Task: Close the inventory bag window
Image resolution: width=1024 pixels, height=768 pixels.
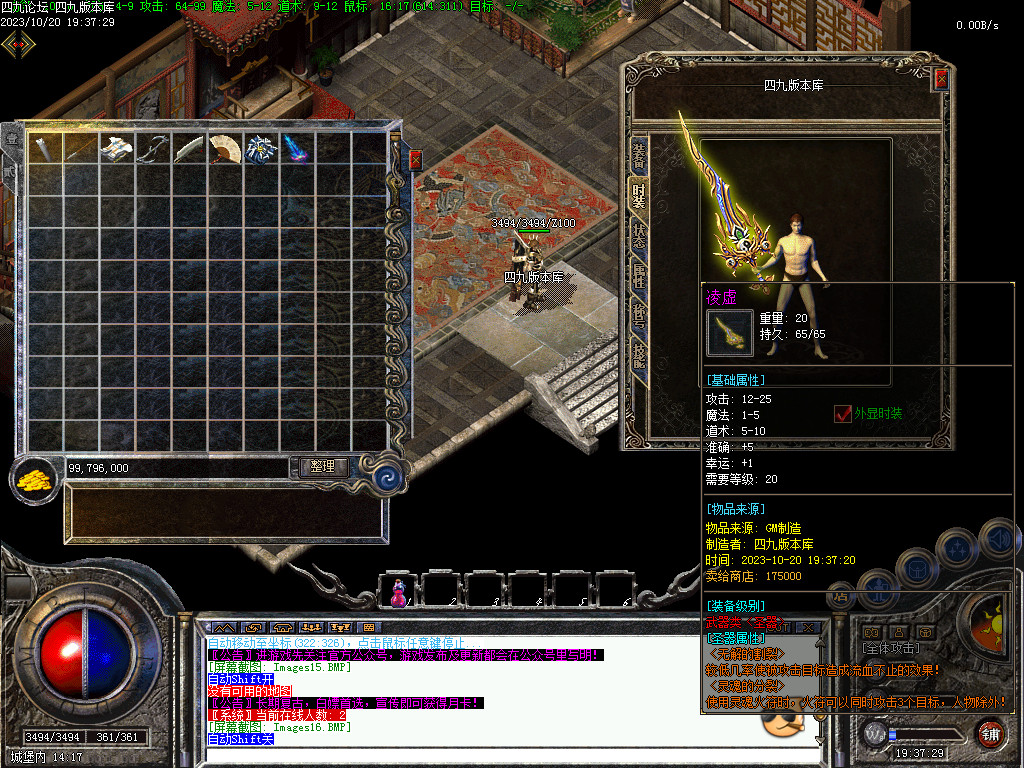Action: pyautogui.click(x=416, y=160)
